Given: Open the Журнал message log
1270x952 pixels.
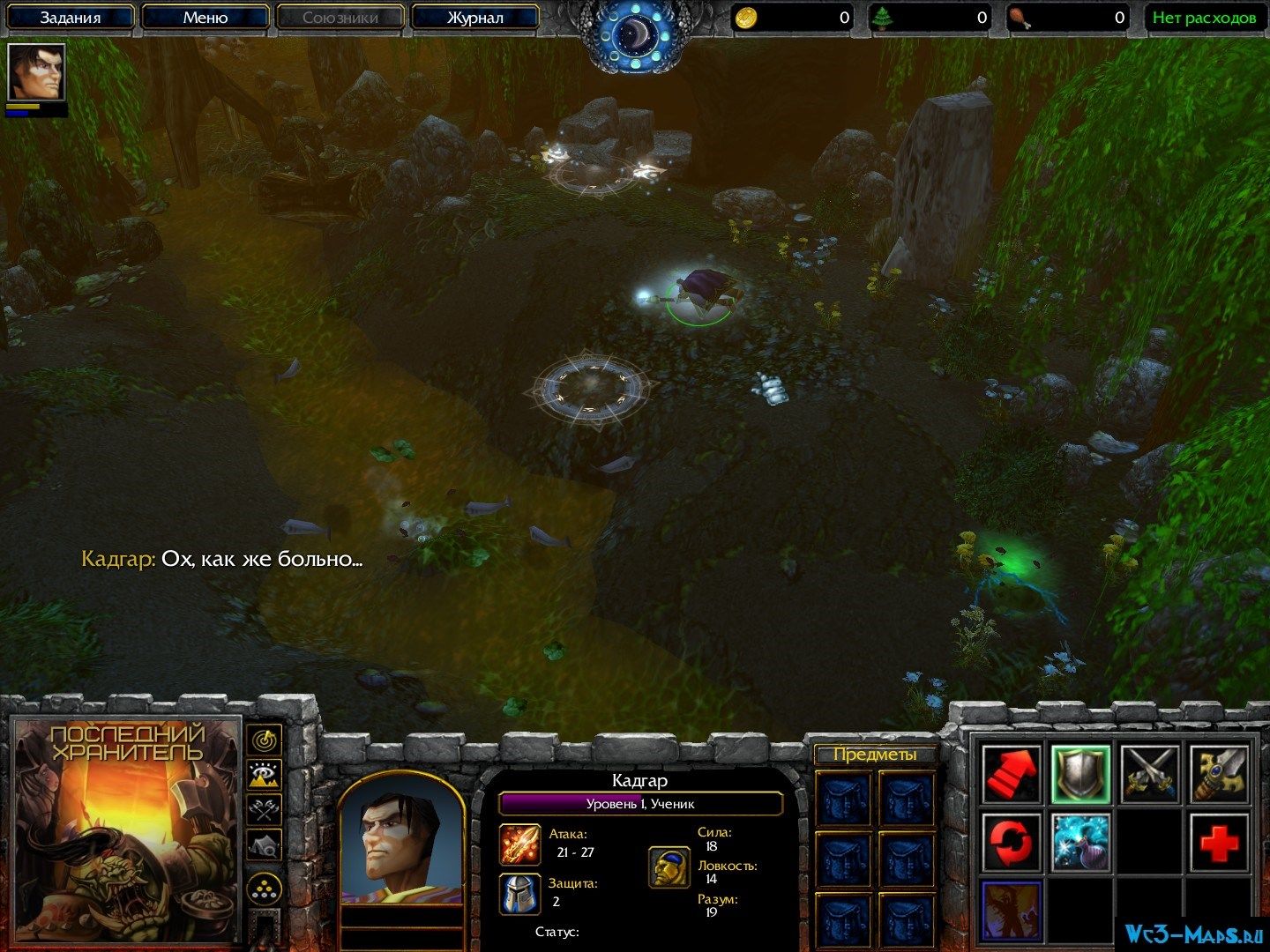Looking at the screenshot, I should tap(474, 18).
